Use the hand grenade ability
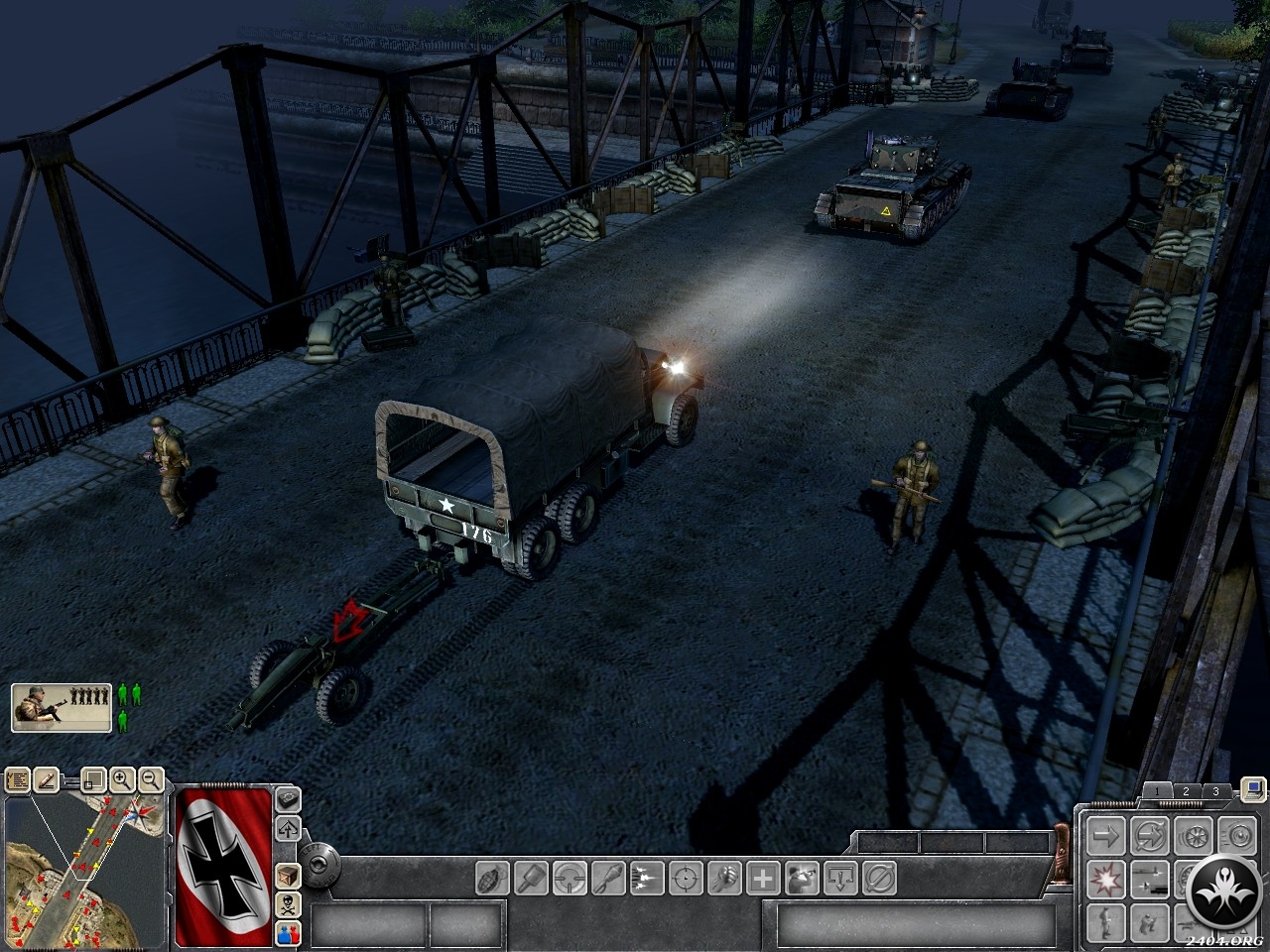 (493, 878)
